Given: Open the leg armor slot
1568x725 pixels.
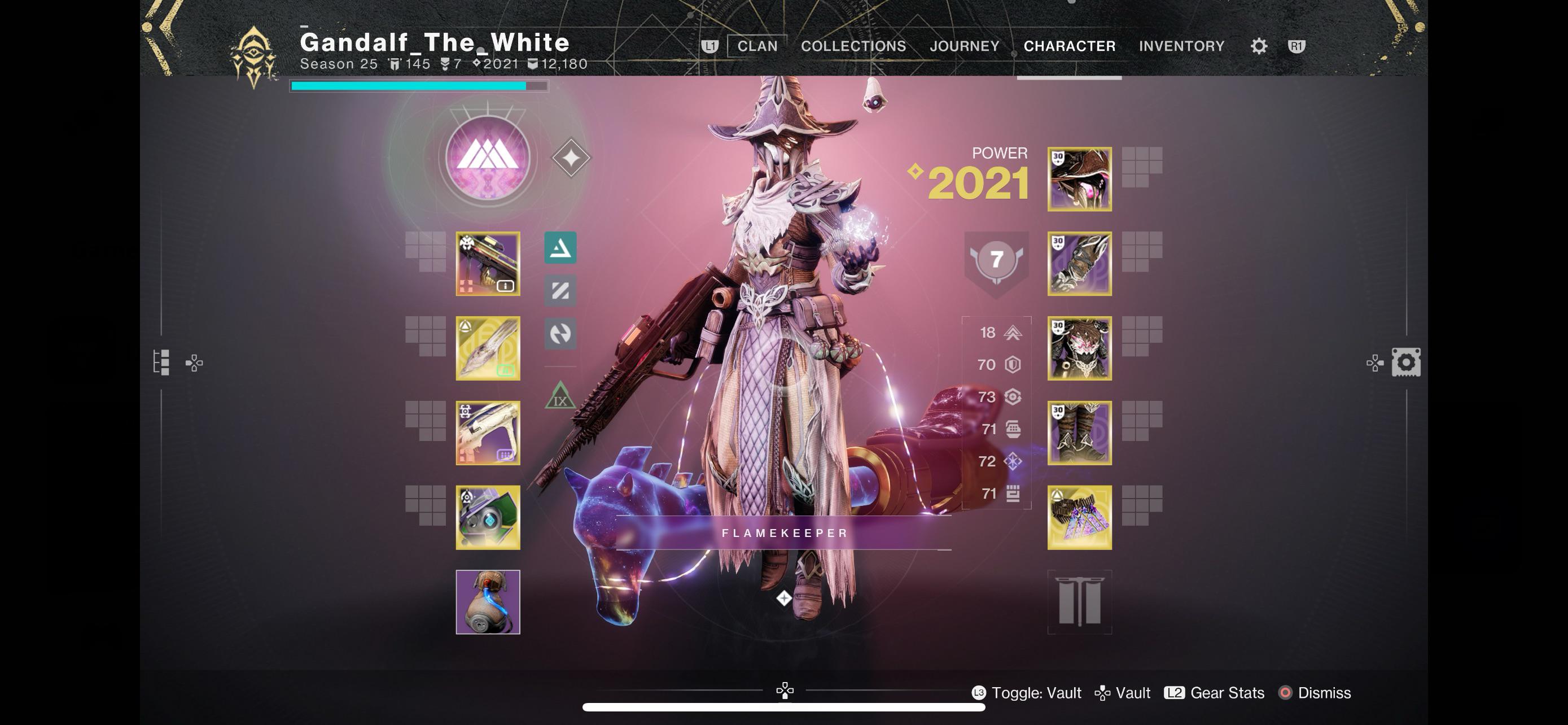Looking at the screenshot, I should [x=1079, y=434].
